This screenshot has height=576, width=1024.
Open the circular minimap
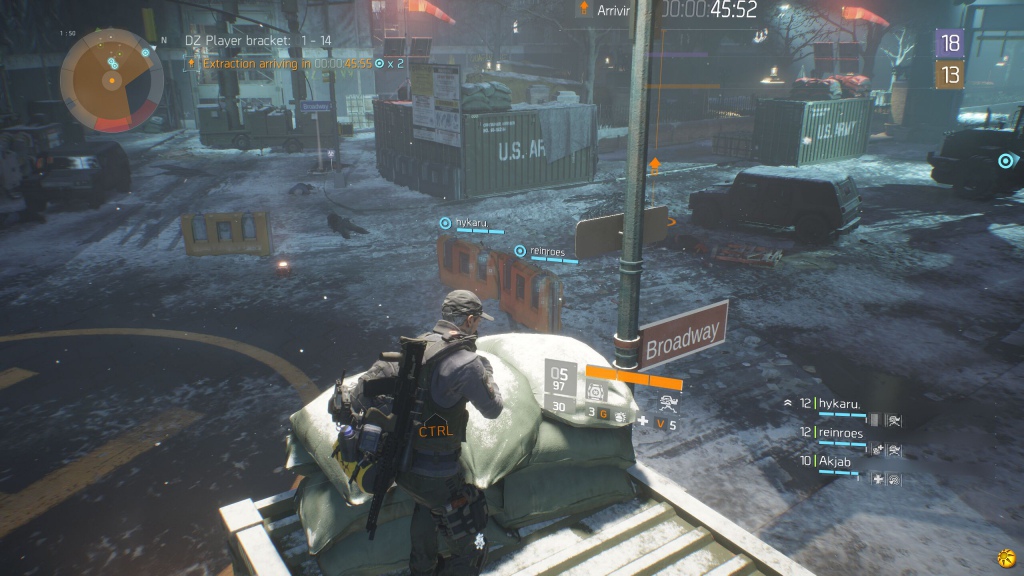point(111,79)
